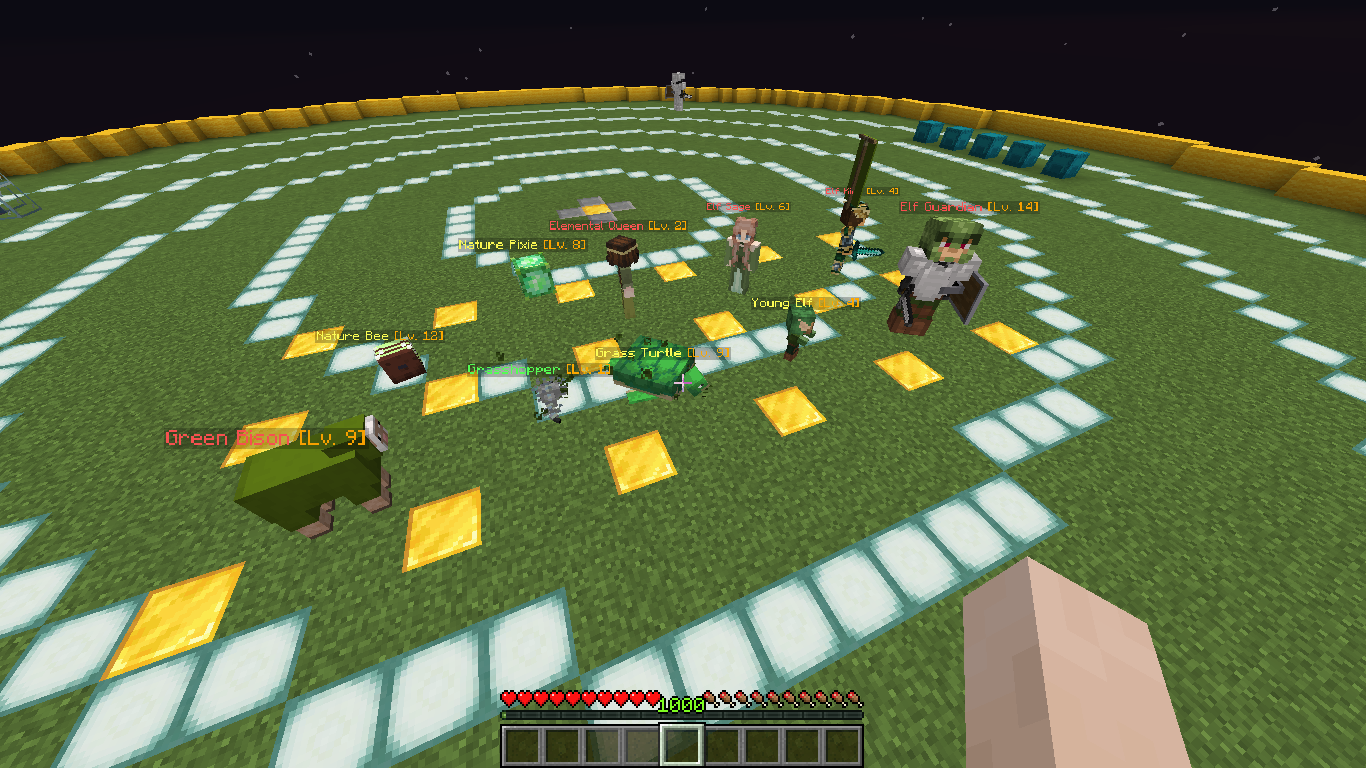
Task: Select the highlighted center hotbar slot
Action: coord(683,742)
